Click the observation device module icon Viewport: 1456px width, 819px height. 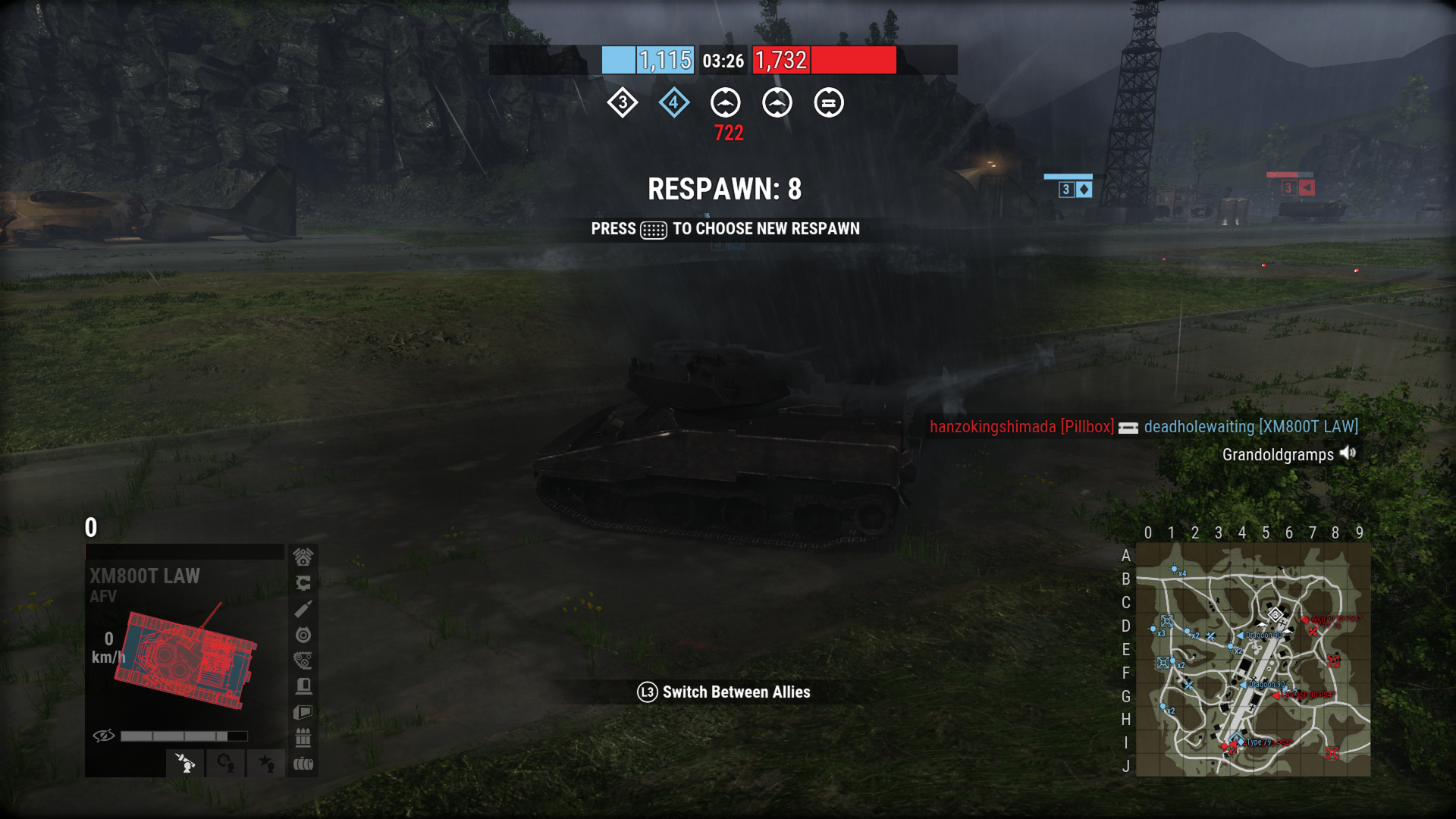303,711
